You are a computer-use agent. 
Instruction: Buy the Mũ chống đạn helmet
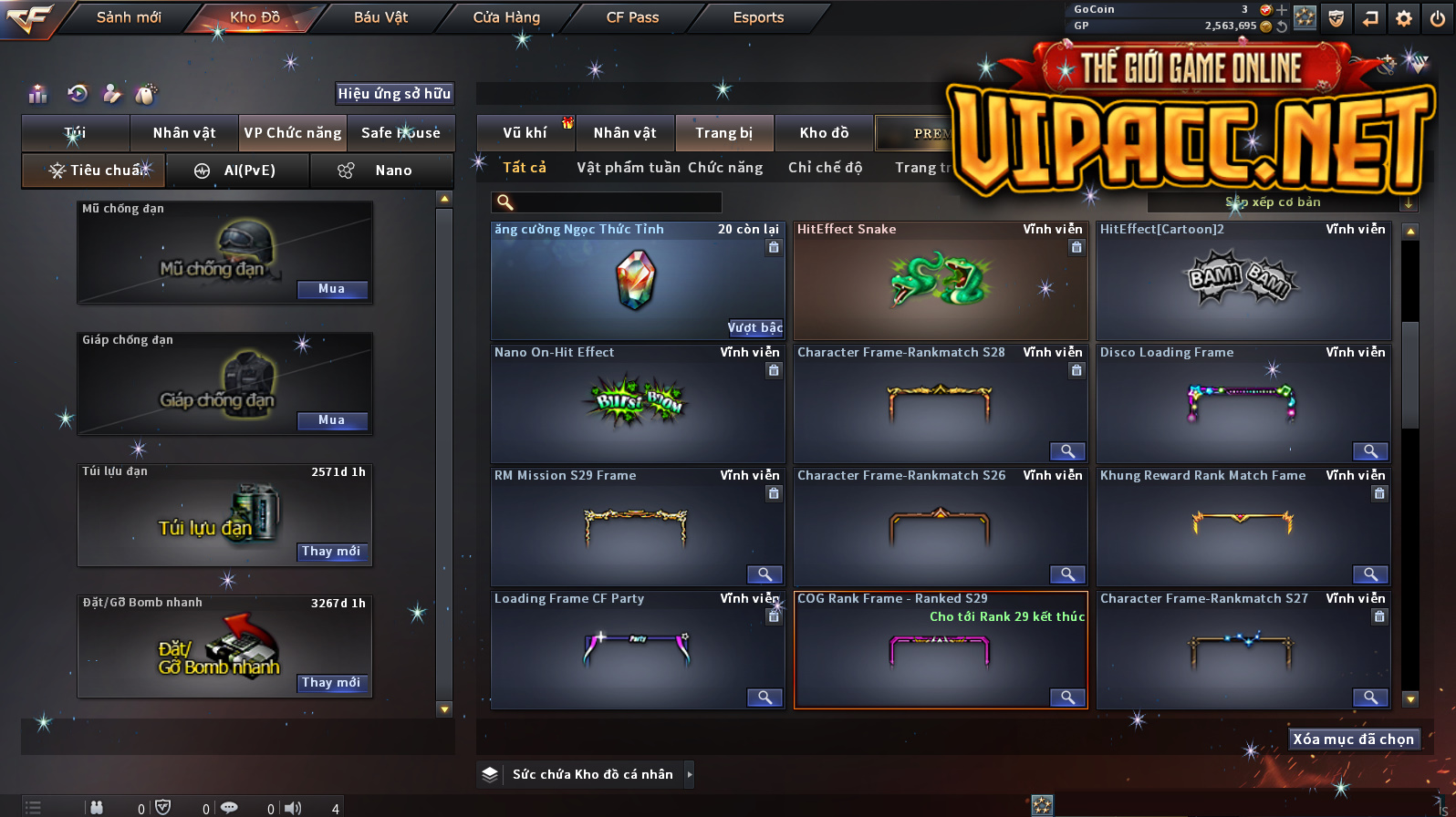[x=332, y=289]
